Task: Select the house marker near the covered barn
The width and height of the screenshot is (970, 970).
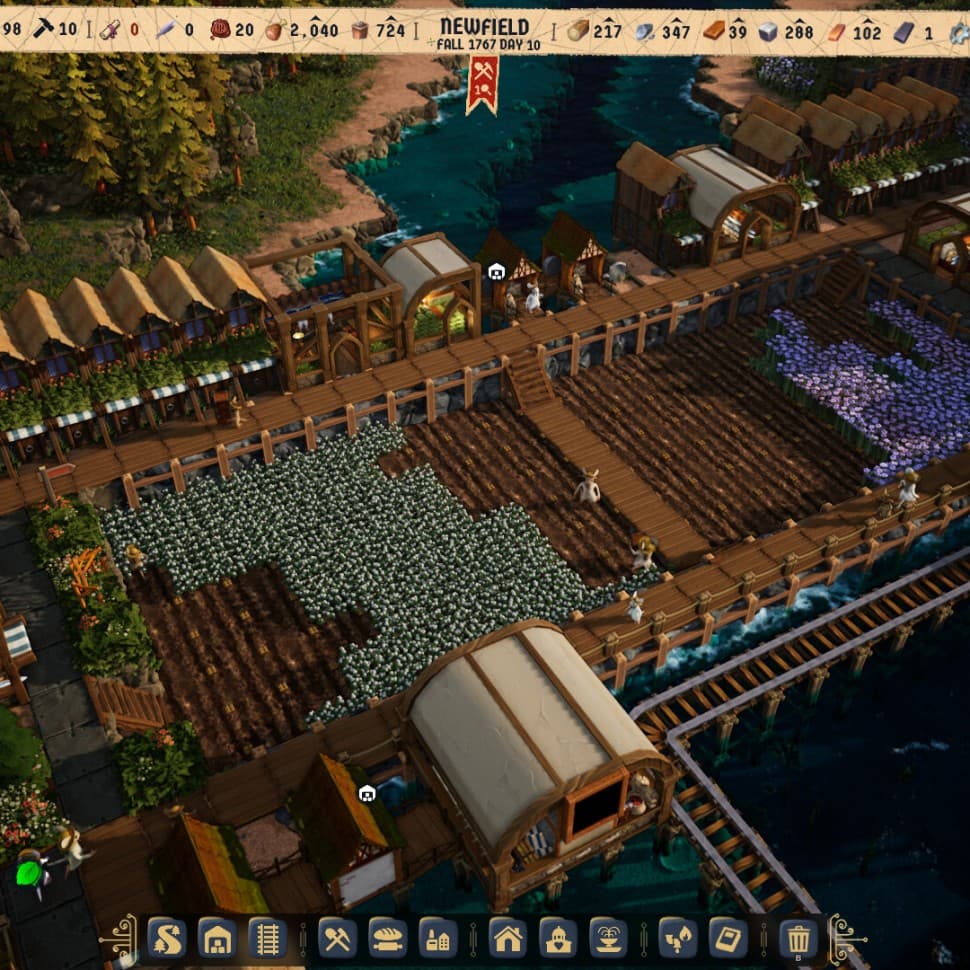Action: [367, 794]
